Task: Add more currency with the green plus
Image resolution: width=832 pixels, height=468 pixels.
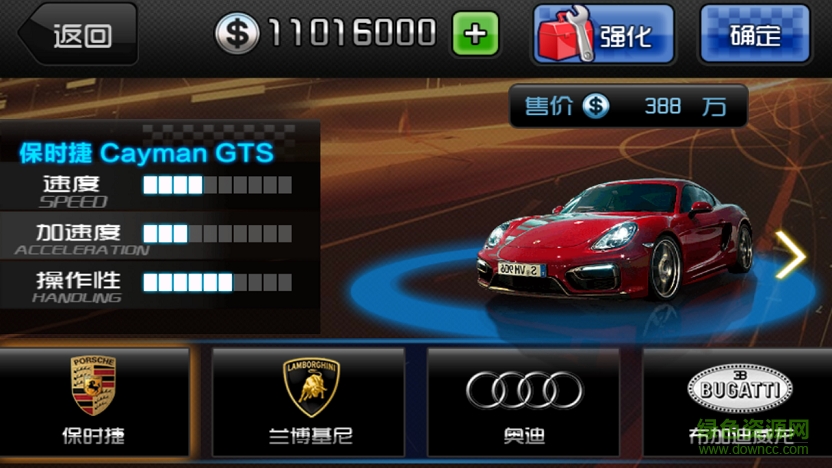Action: pyautogui.click(x=475, y=35)
